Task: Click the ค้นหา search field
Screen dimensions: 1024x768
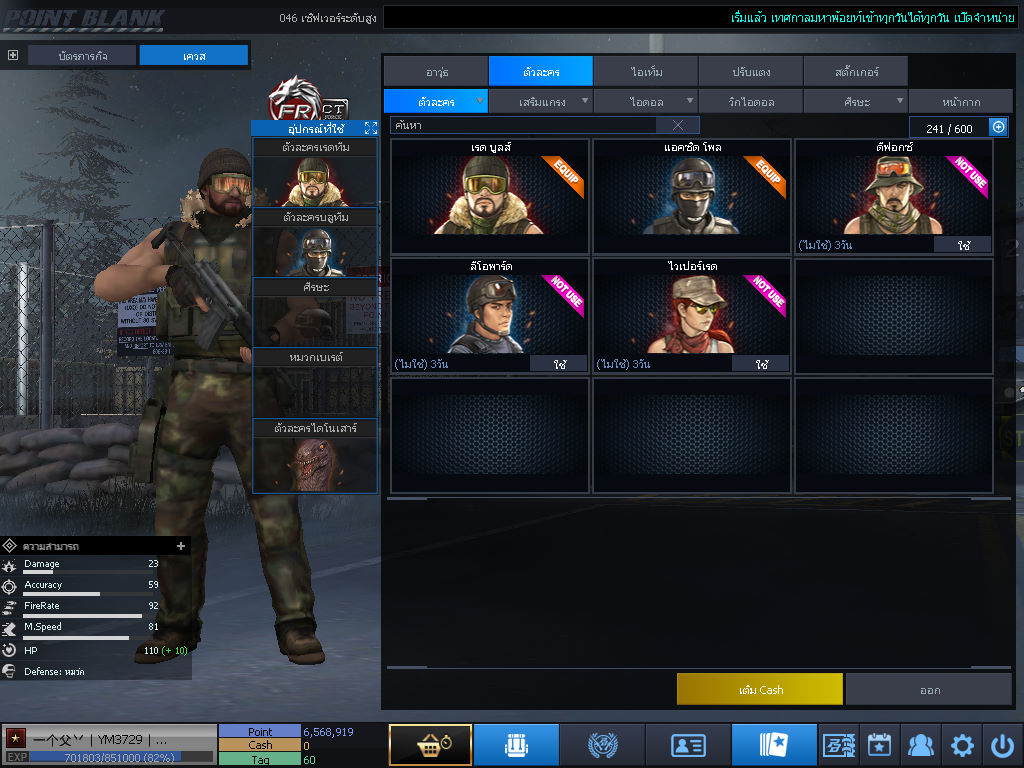Action: [x=522, y=125]
